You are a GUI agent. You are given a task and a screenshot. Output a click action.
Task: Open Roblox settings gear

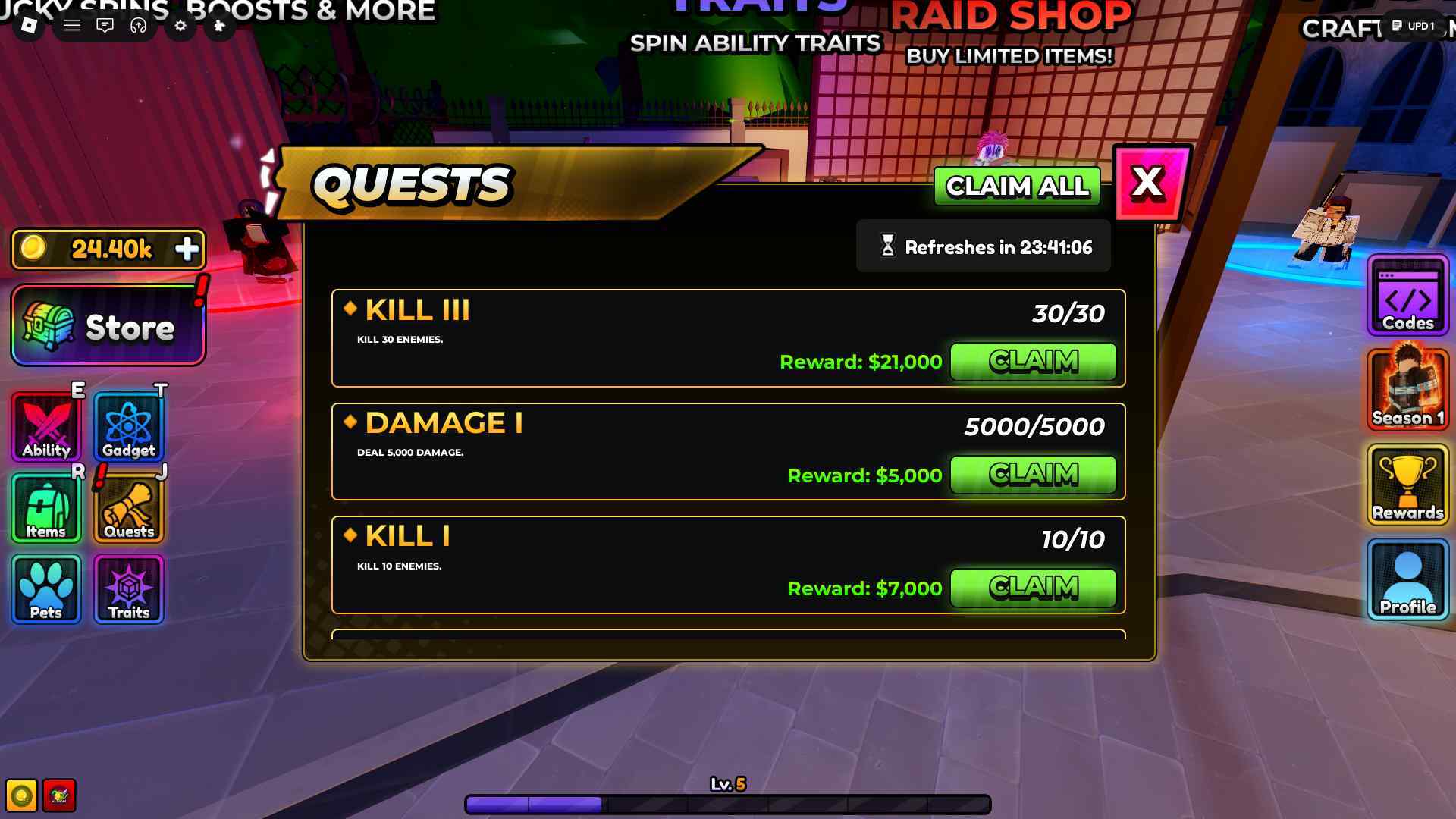point(179,27)
